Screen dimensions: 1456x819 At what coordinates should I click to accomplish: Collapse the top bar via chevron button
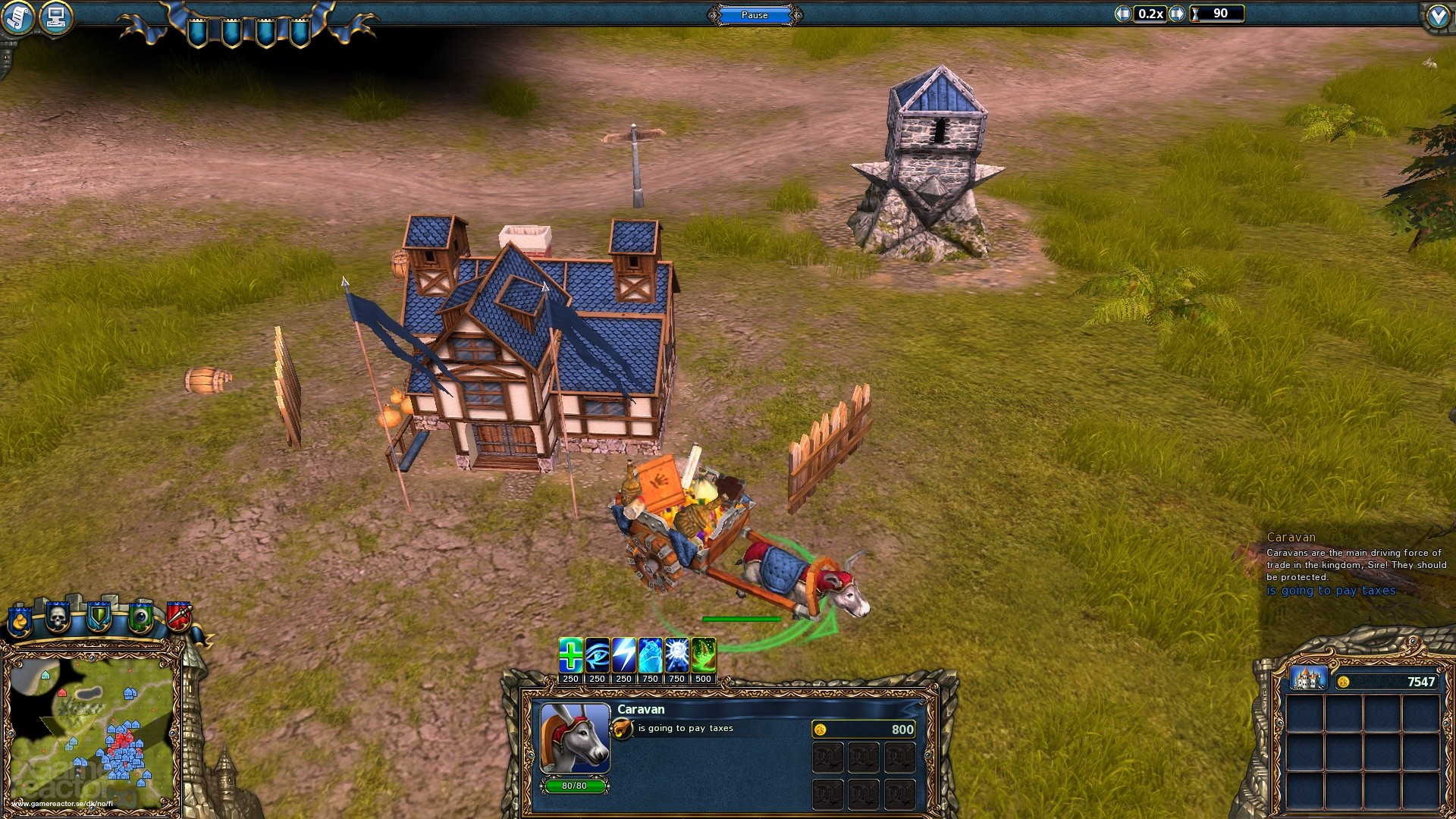point(1439,15)
